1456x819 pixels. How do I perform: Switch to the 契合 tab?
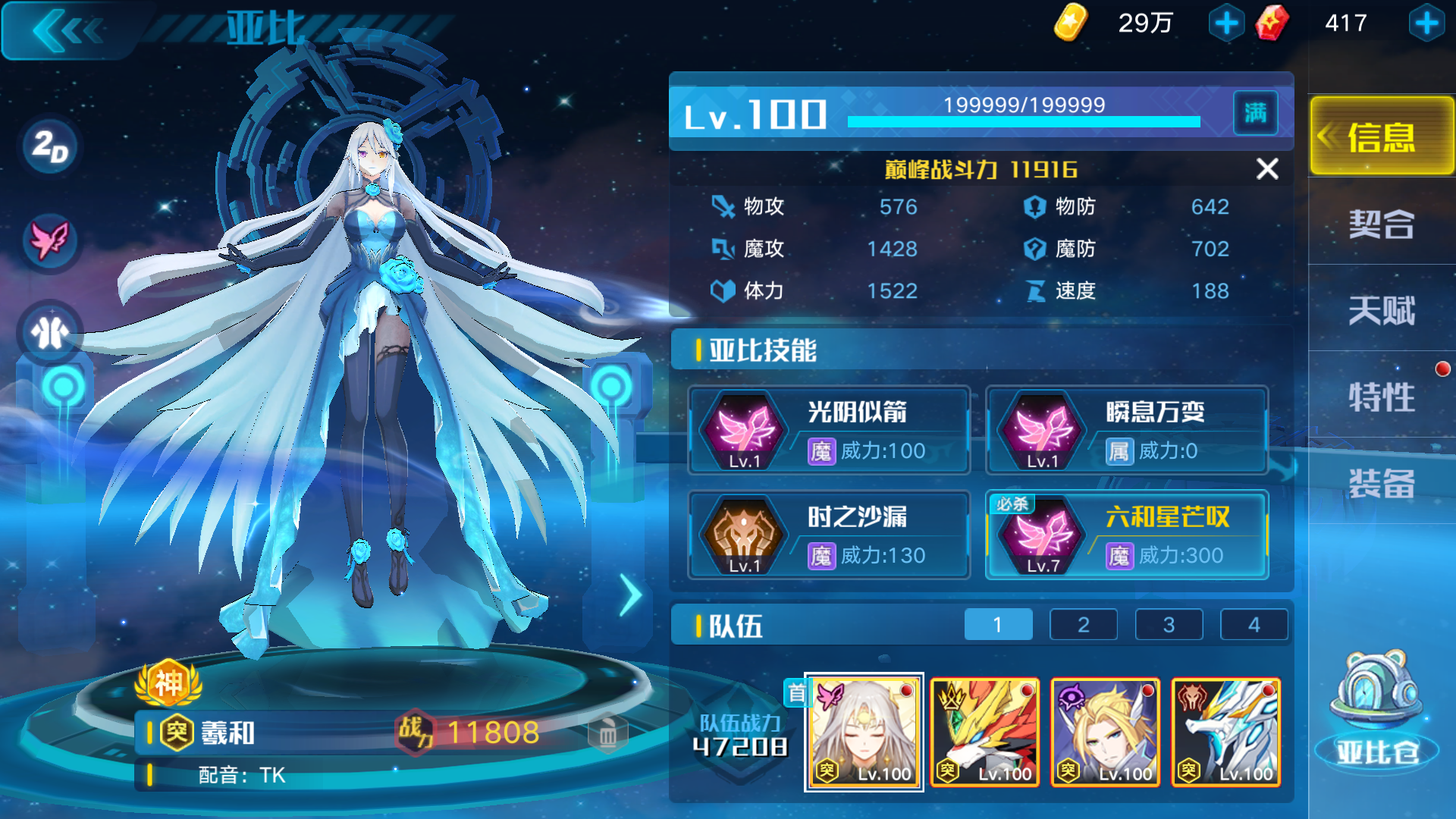1382,225
